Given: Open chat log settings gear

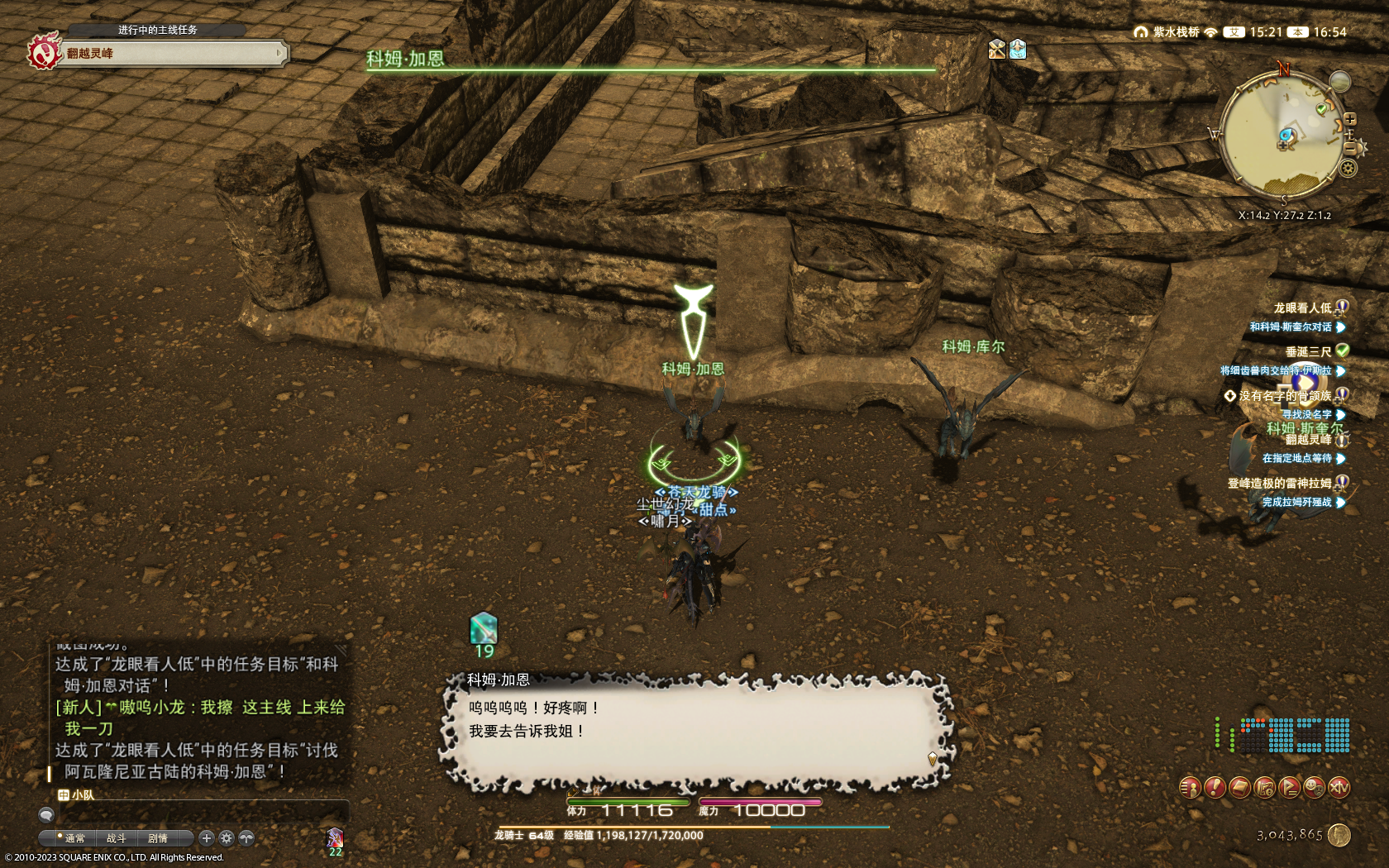Looking at the screenshot, I should pyautogui.click(x=227, y=838).
